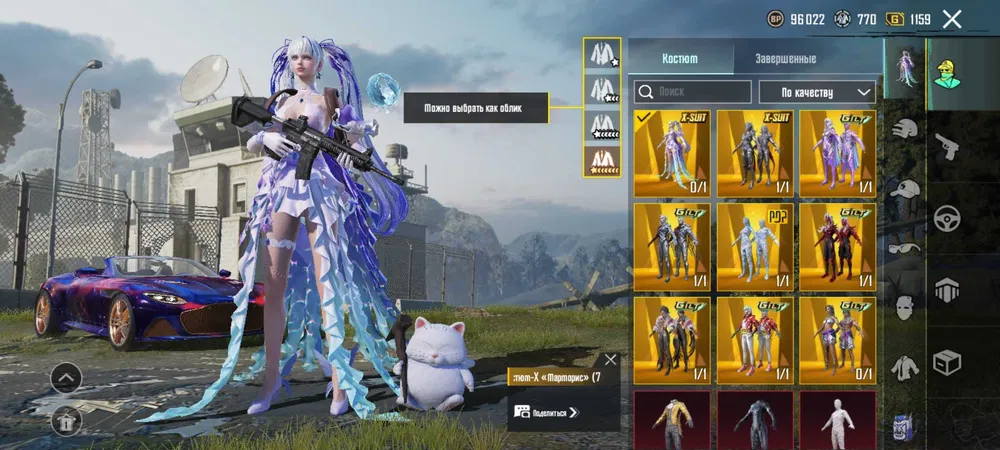
Task: Select the white mummy outfit tile
Action: (838, 420)
